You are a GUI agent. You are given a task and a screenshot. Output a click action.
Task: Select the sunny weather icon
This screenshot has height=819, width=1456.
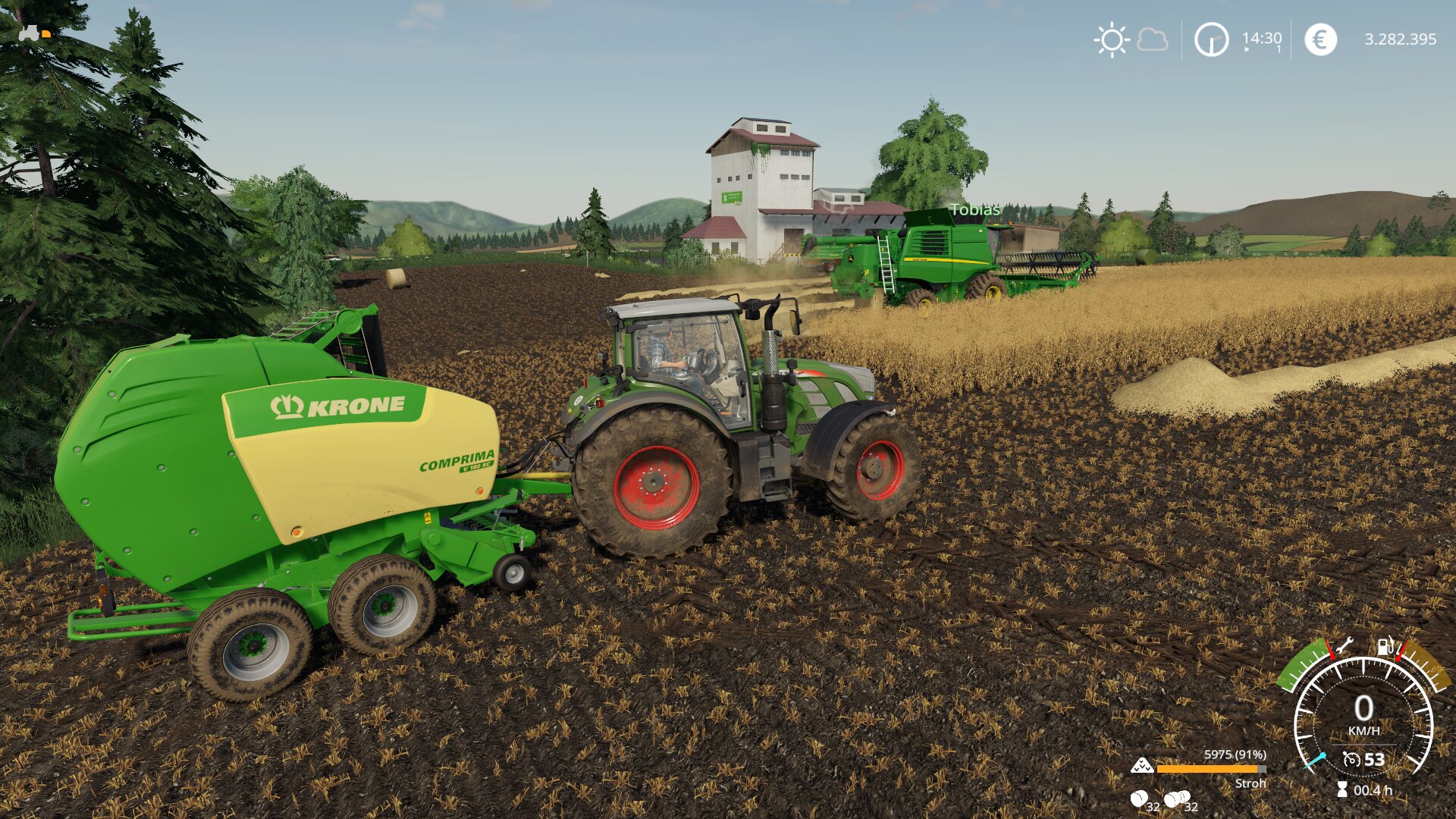coord(1112,39)
